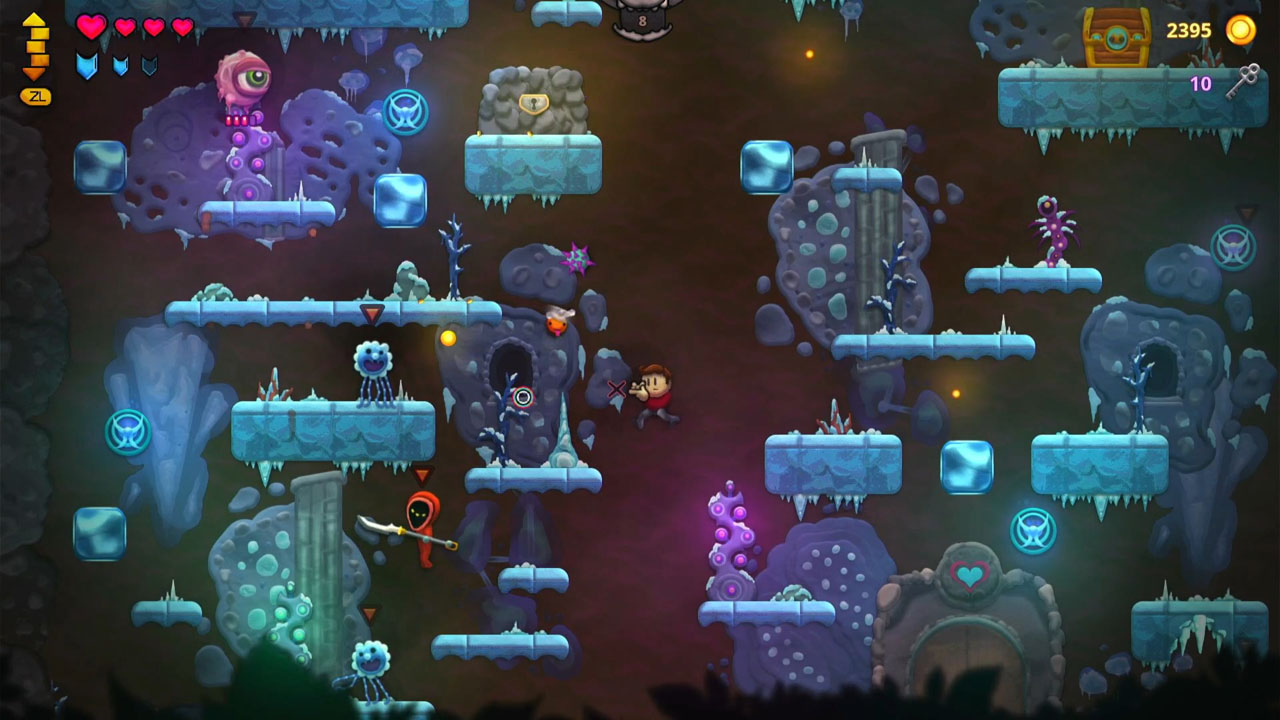Open the treasure chest at top right
The height and width of the screenshot is (720, 1280).
point(1116,37)
